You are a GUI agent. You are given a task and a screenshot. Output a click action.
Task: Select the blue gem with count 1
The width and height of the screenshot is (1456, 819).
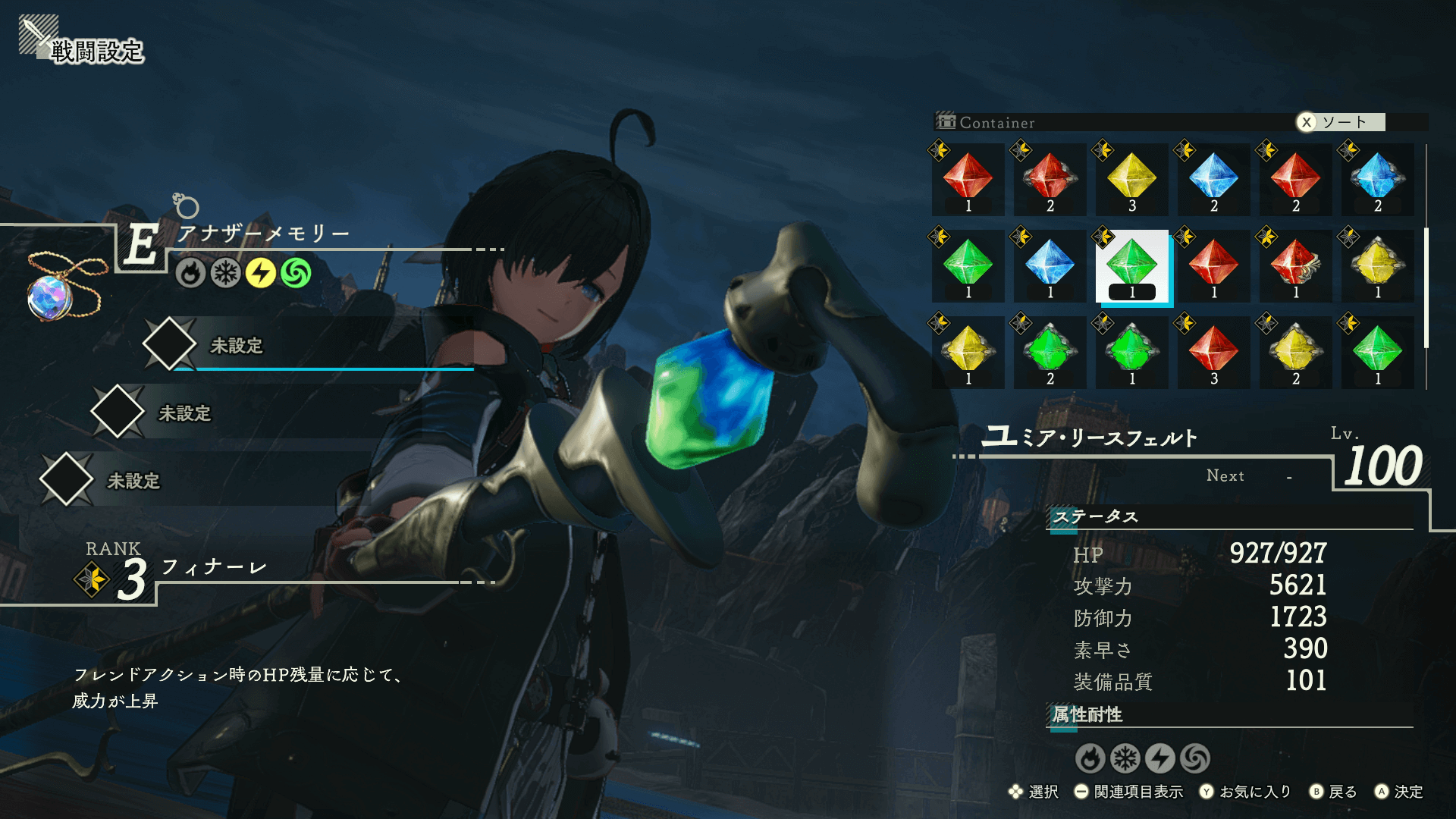[1050, 267]
